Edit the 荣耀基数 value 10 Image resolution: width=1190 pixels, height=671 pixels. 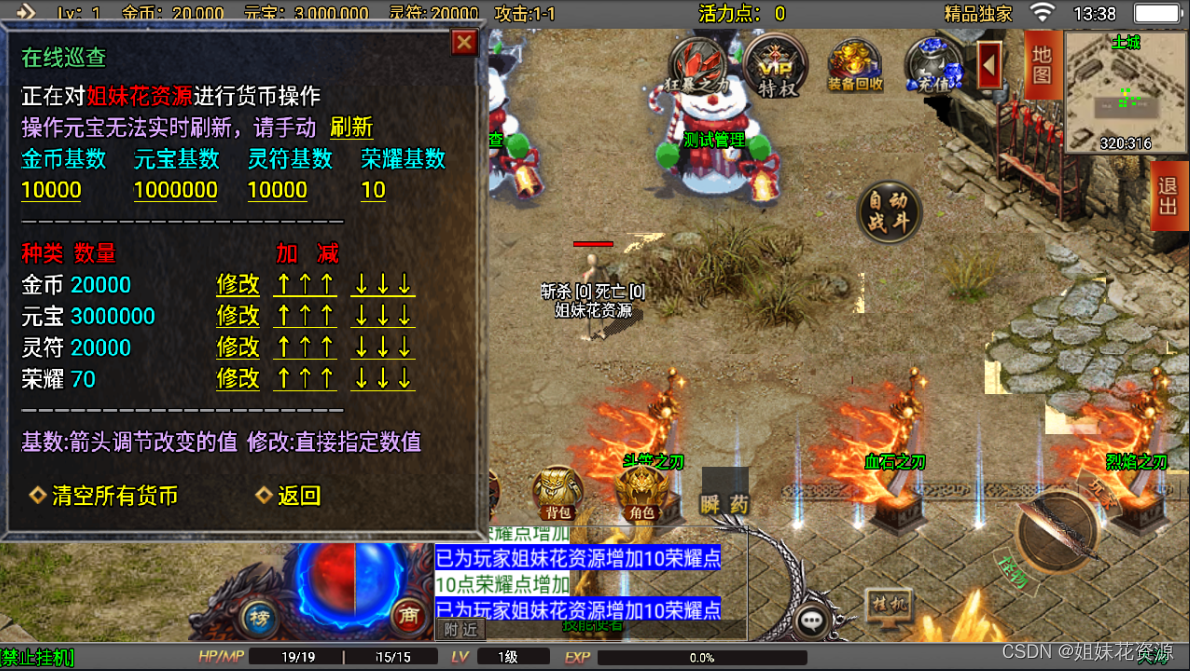[x=373, y=190]
